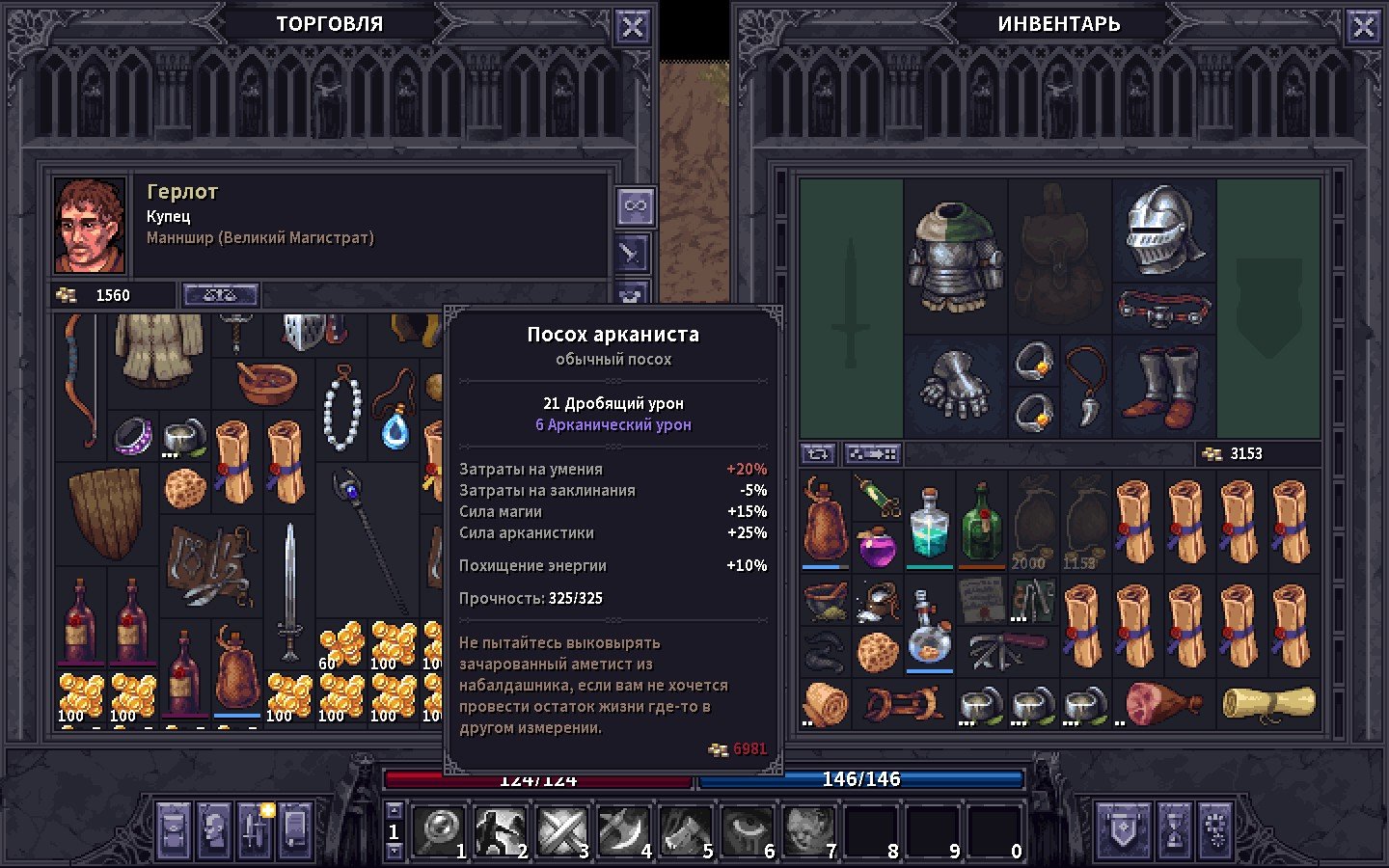This screenshot has width=1389, height=868.
Task: Close the Инвентарь inventory window
Action: [x=1363, y=27]
